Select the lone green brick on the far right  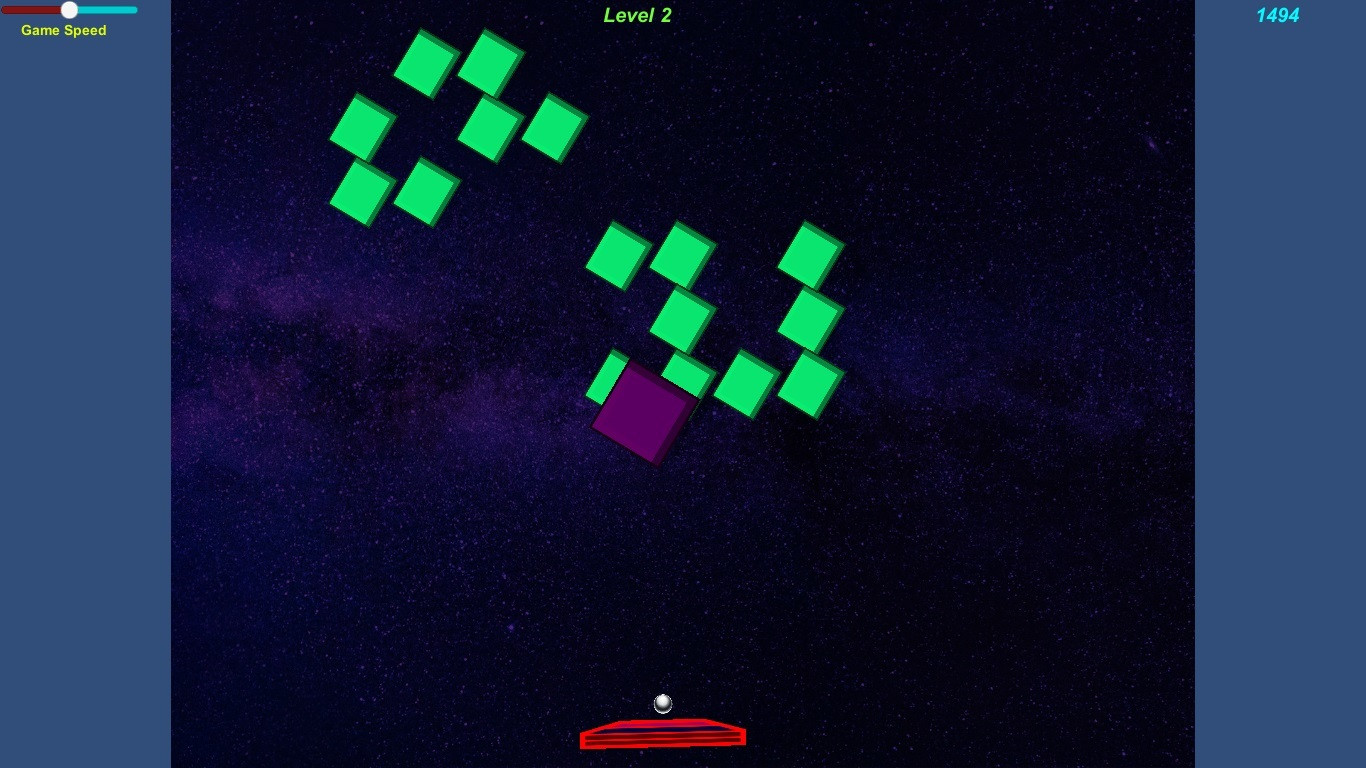coord(812,250)
